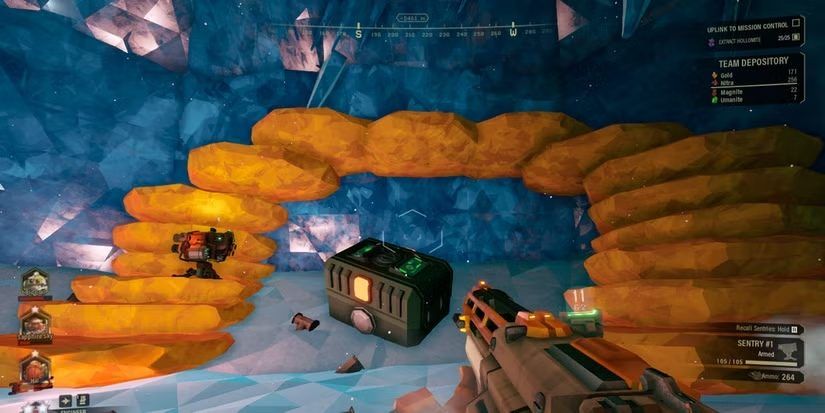Open the Team Depository panel
Viewport: 825px width, 413px height.
pos(754,60)
